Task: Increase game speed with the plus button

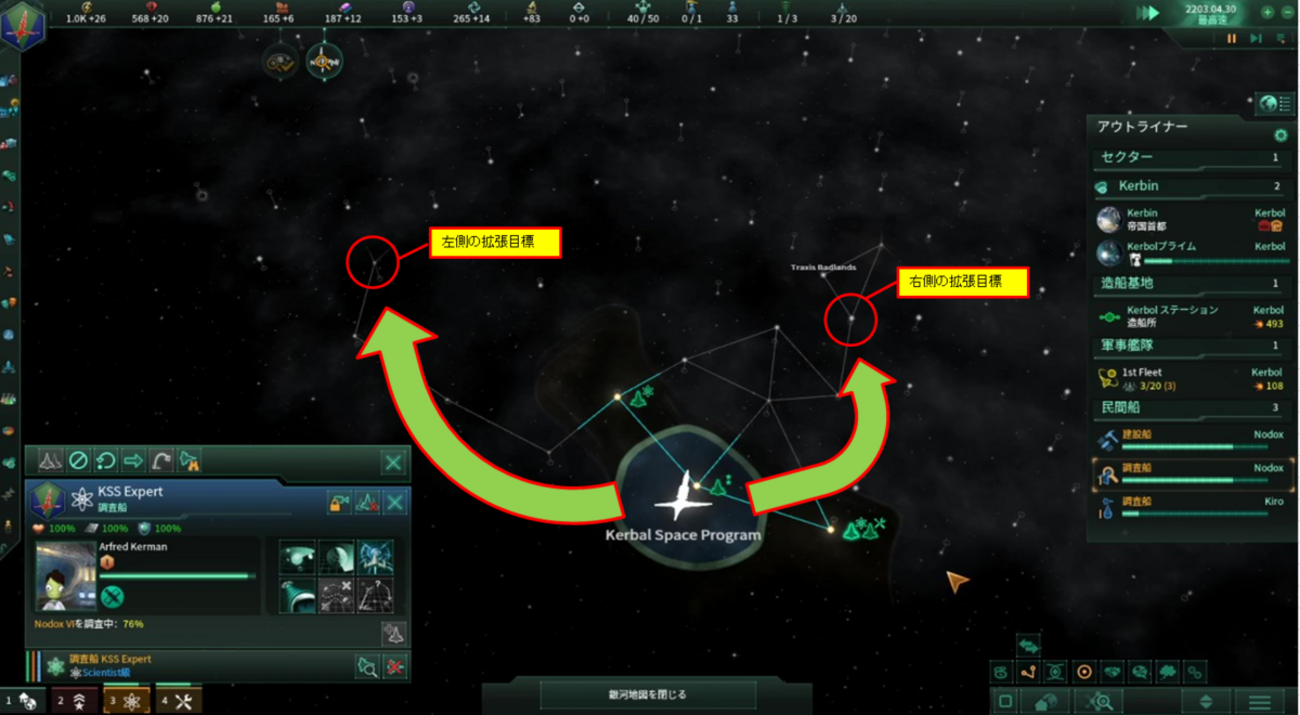Action: click(1267, 13)
